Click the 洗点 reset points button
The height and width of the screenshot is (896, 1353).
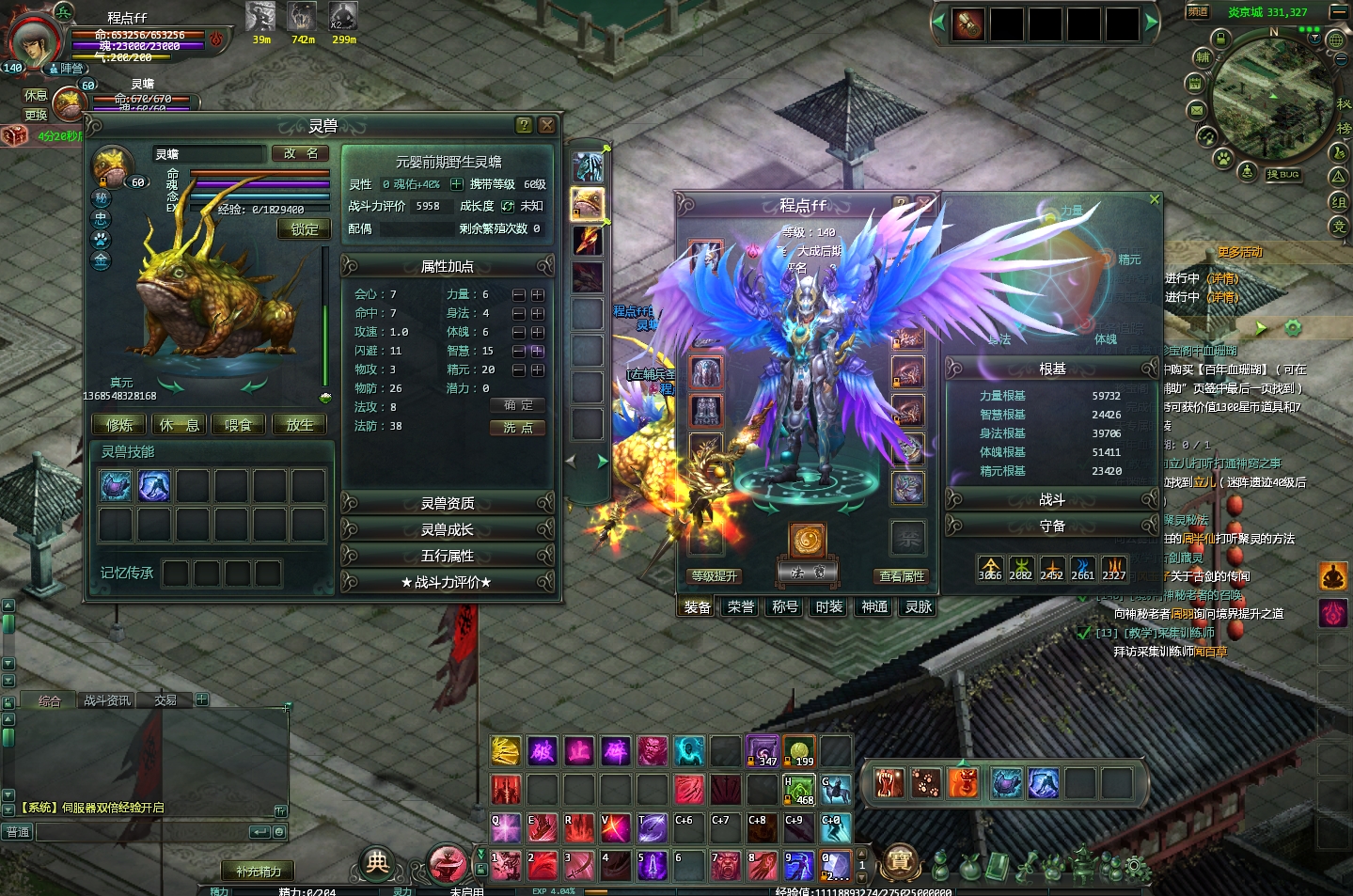[x=517, y=427]
